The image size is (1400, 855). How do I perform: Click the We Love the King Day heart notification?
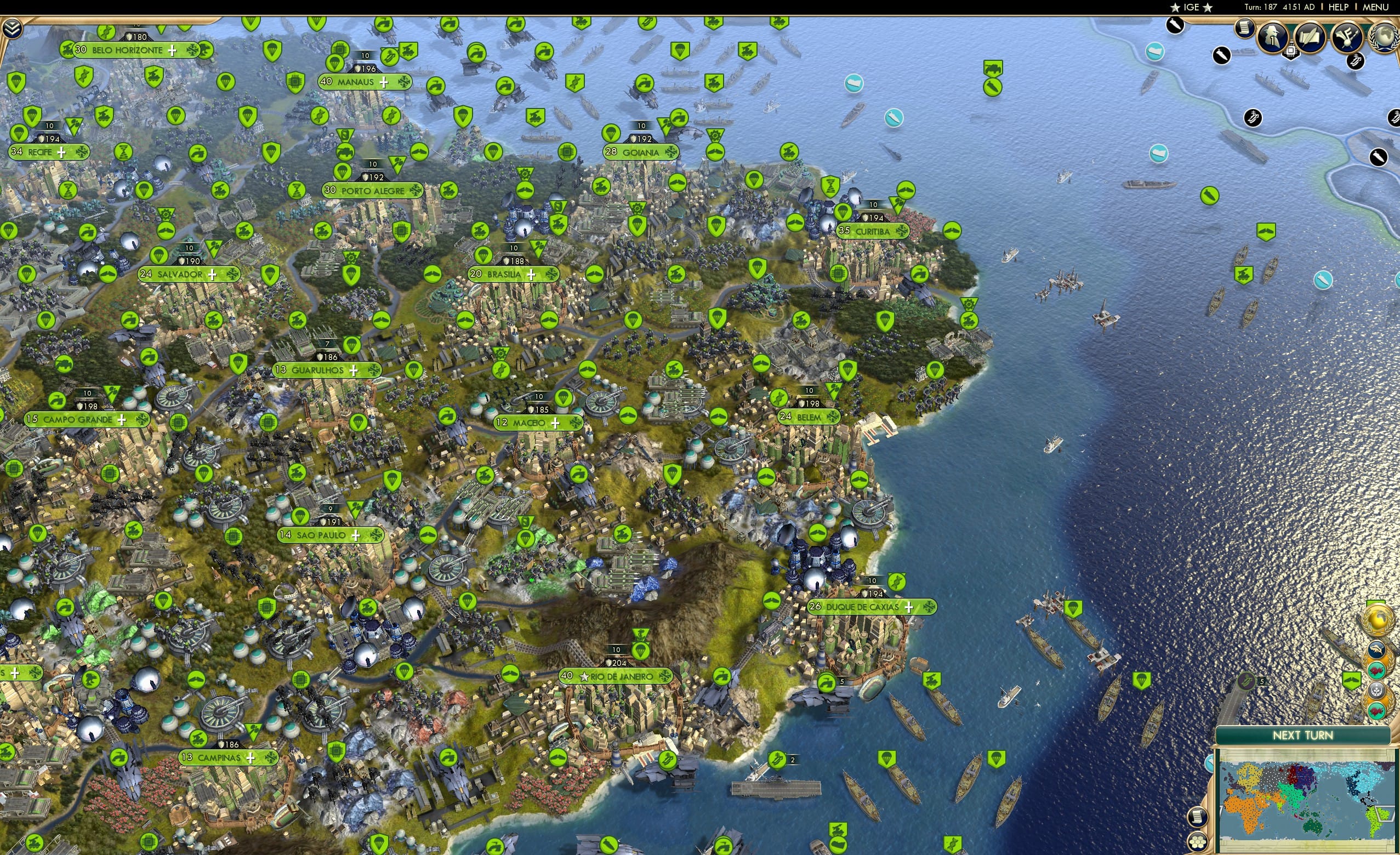[x=1377, y=670]
